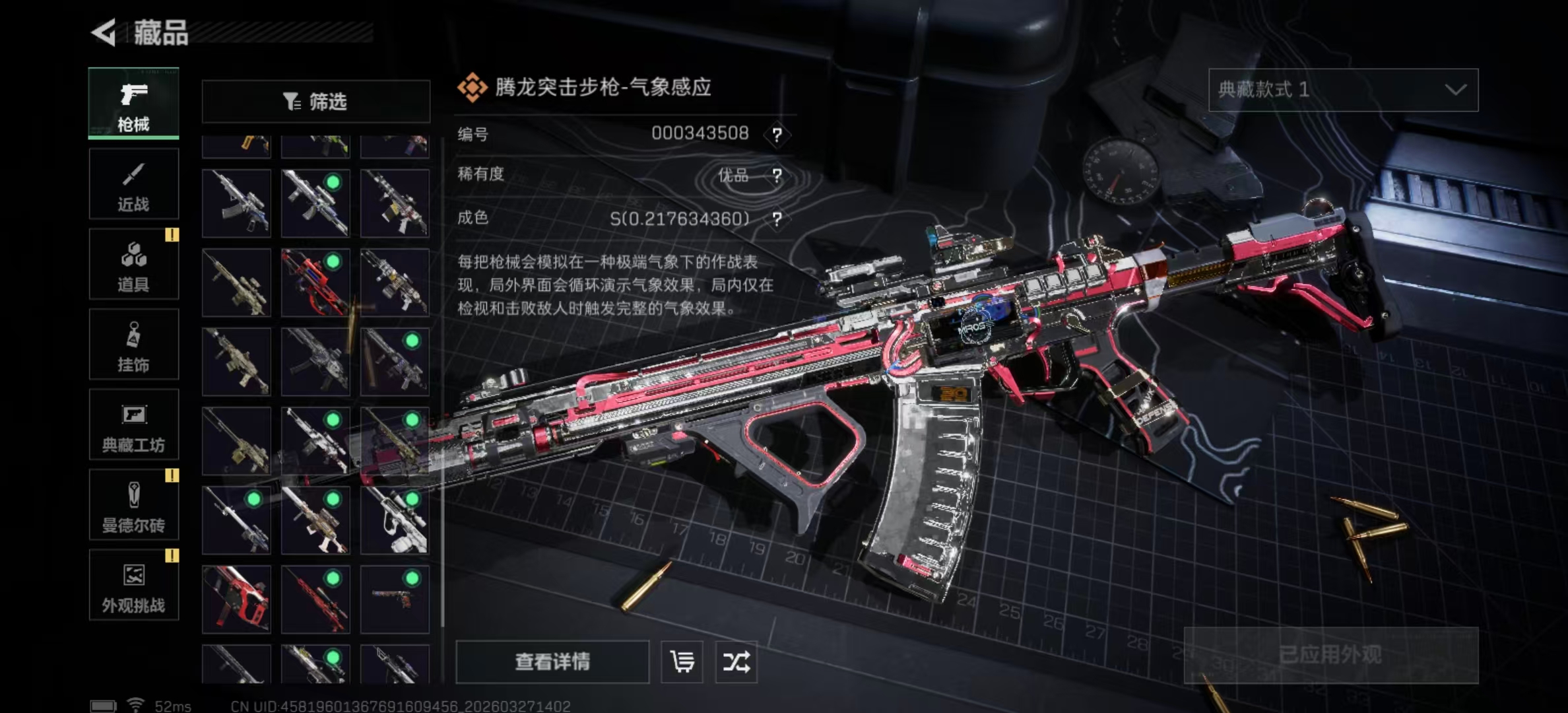Click the question mark beside 编号
This screenshot has width=1568, height=713.
(779, 133)
